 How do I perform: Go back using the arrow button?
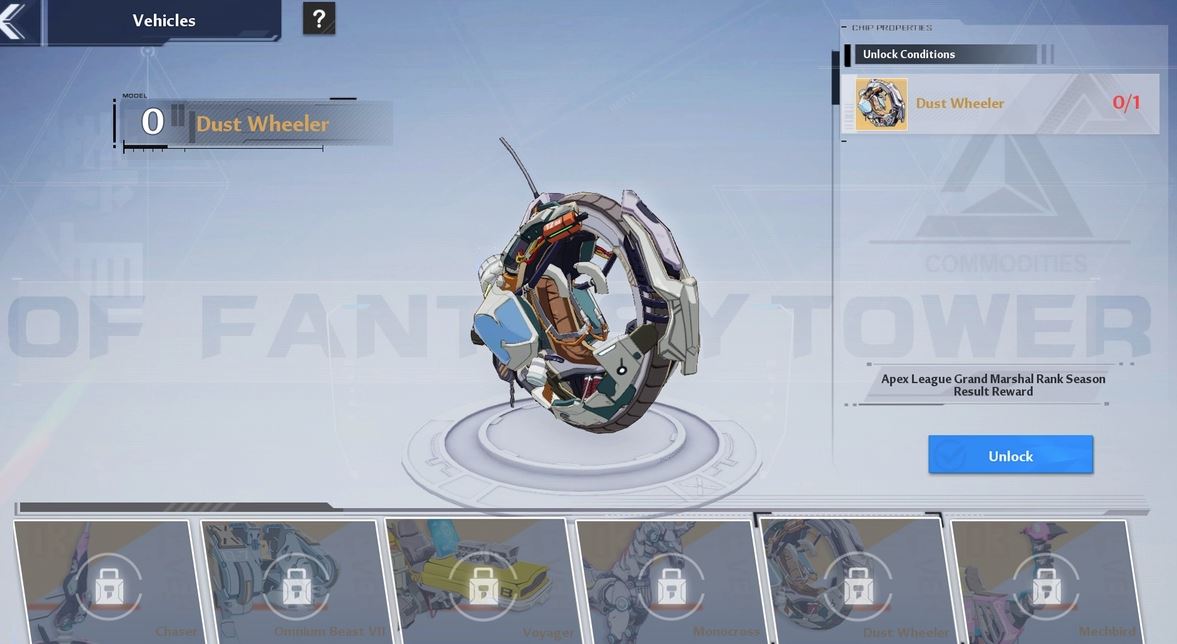(14, 21)
